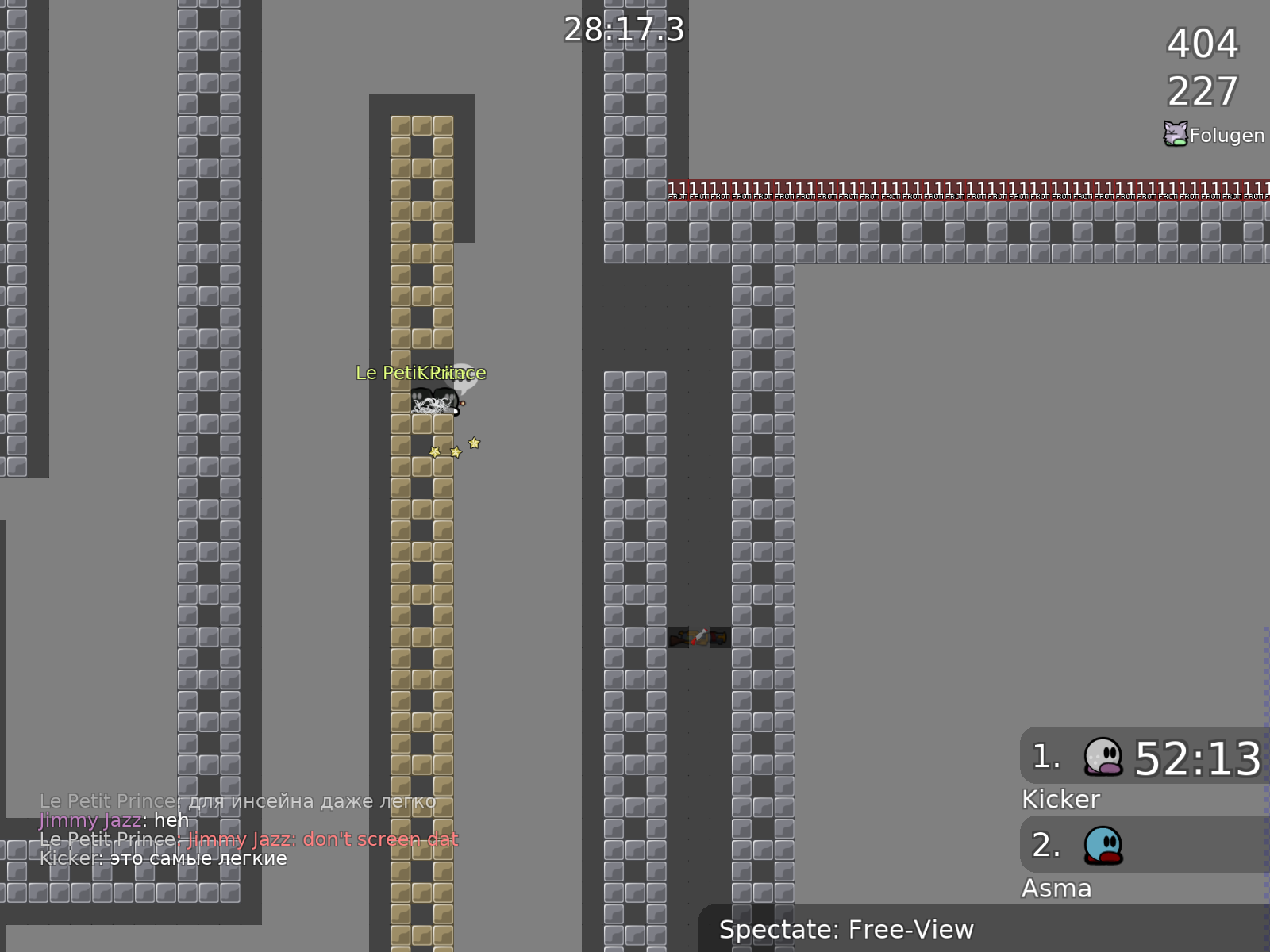This screenshot has width=1270, height=952.
Task: Select Jimmy Jazz's 'heh' chat message
Action: point(114,820)
